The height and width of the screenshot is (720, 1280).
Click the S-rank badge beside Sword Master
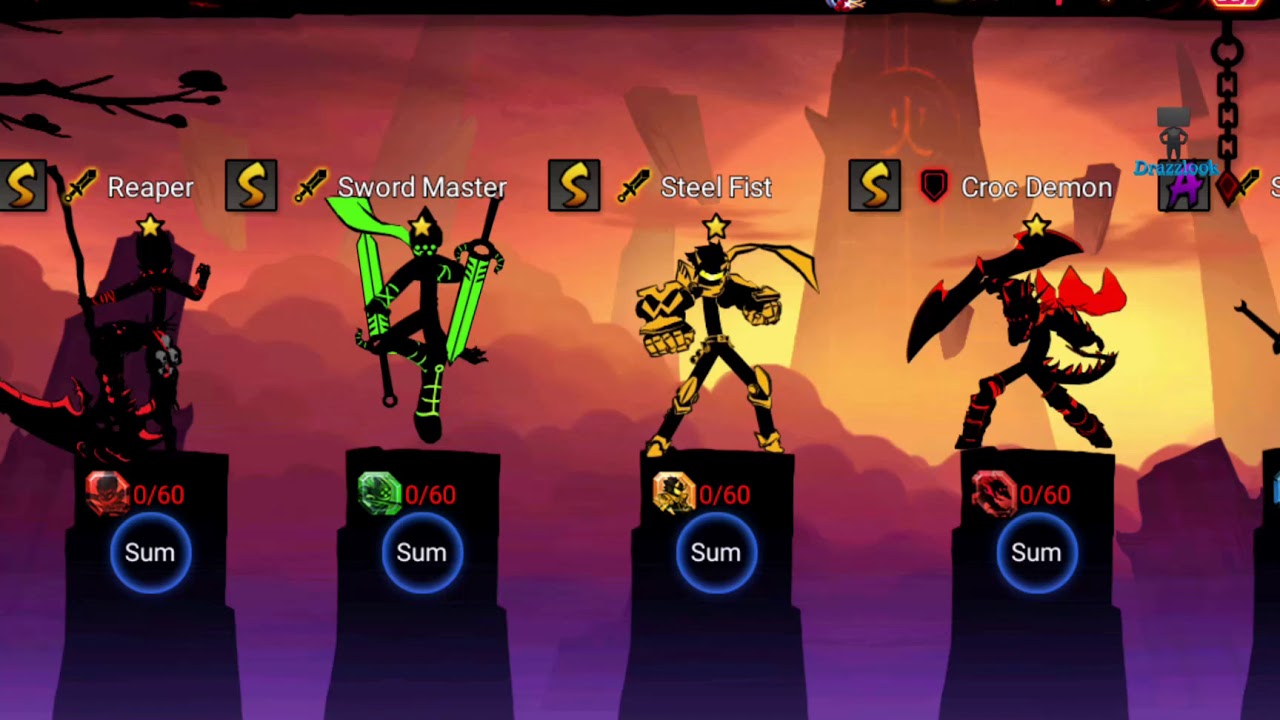point(251,185)
